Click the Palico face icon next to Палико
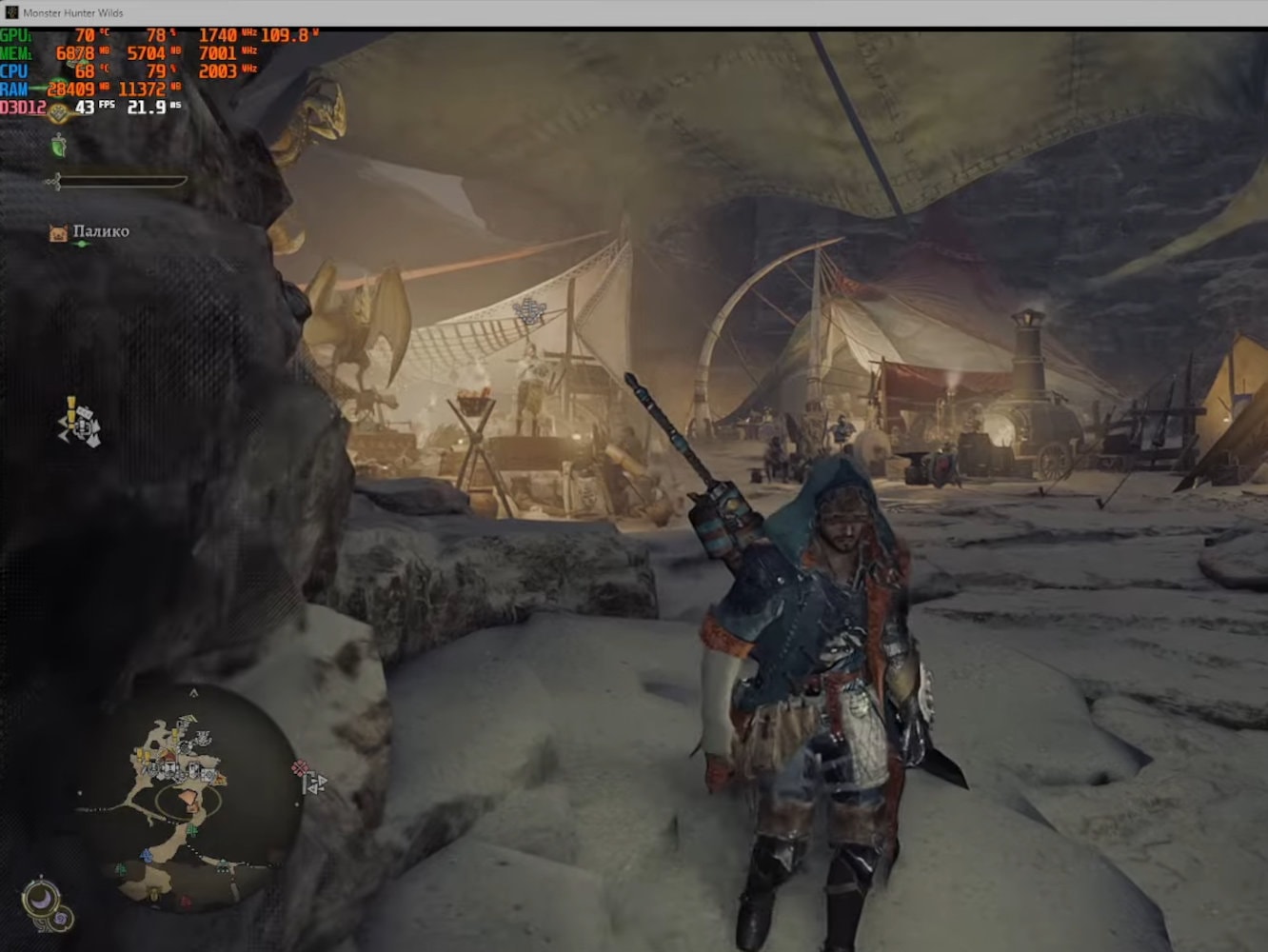This screenshot has height=952, width=1268. point(57,230)
